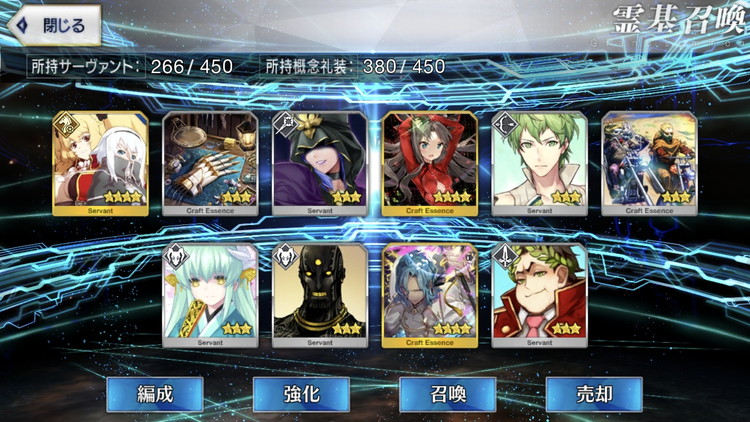
Task: Choose the gauntlet craft essence card
Action: 210,163
